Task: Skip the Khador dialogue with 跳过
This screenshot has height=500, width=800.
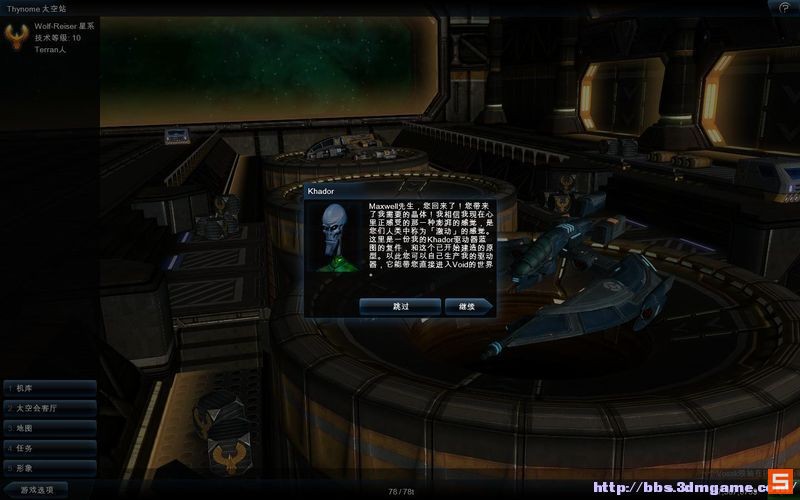Action: coord(400,306)
